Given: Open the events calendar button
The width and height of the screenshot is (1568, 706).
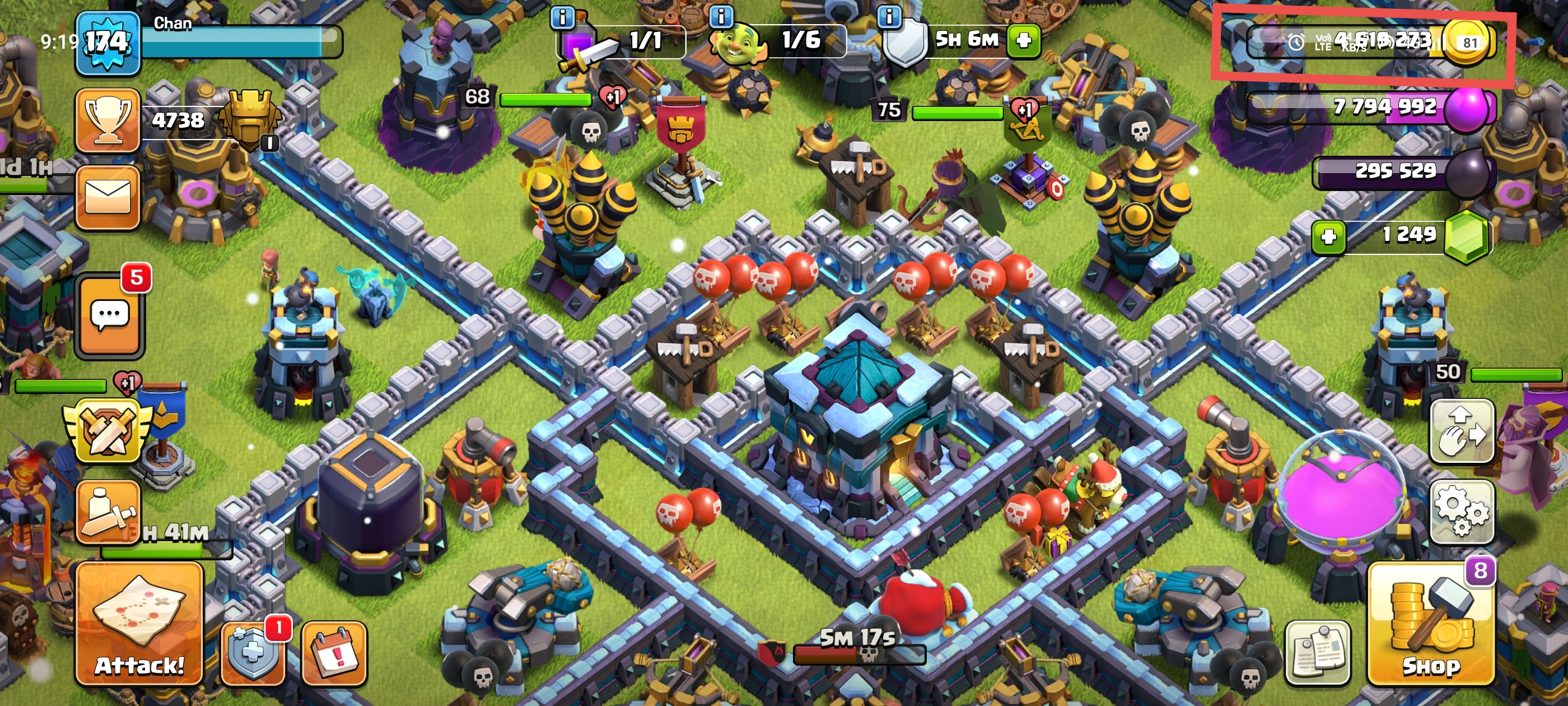Looking at the screenshot, I should pos(334,653).
